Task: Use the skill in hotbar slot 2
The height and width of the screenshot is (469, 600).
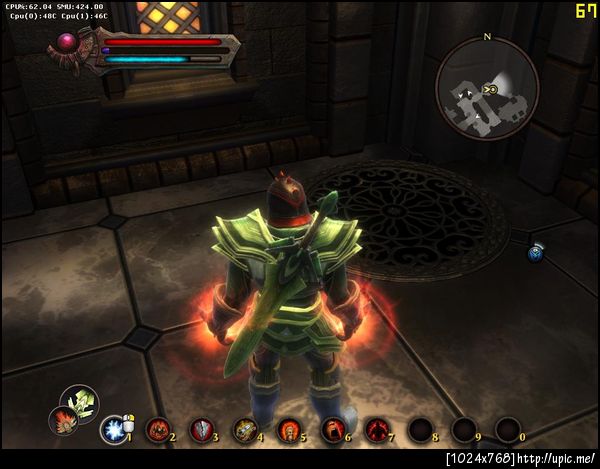Action: coord(157,430)
